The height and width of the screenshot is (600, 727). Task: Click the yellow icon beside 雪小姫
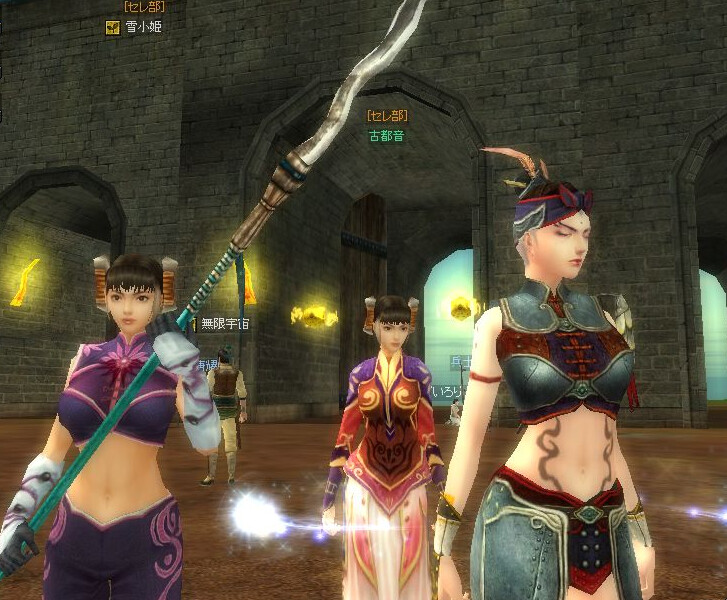(113, 27)
